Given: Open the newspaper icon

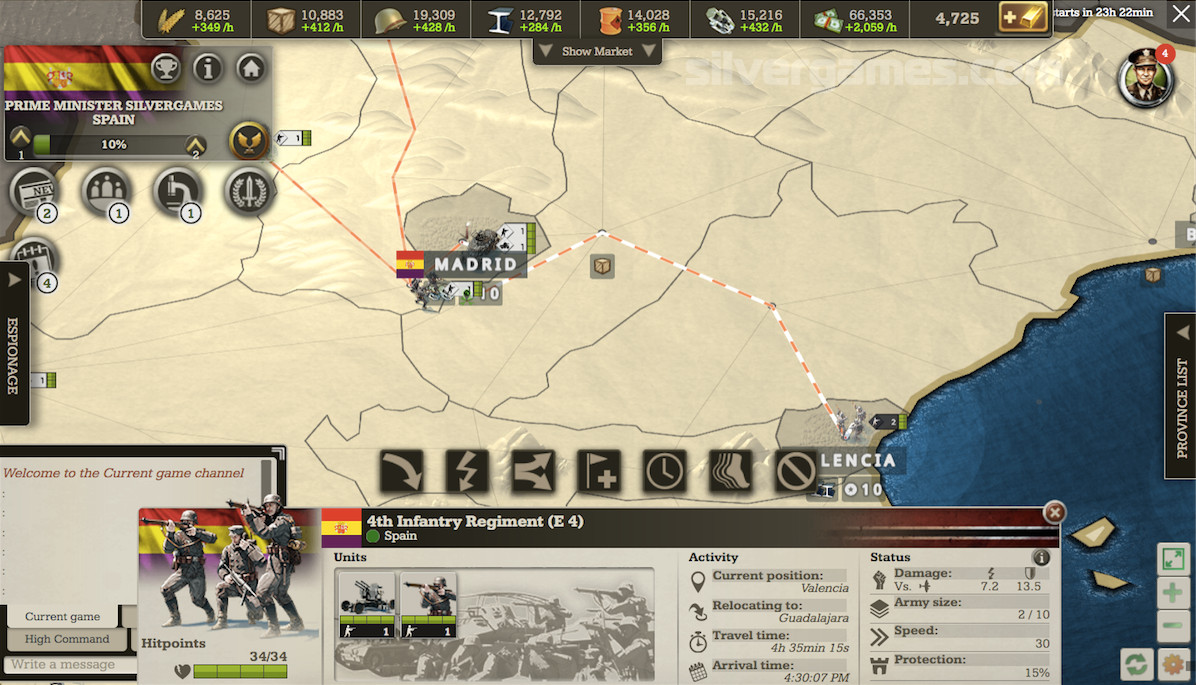Looking at the screenshot, I should click(x=35, y=190).
